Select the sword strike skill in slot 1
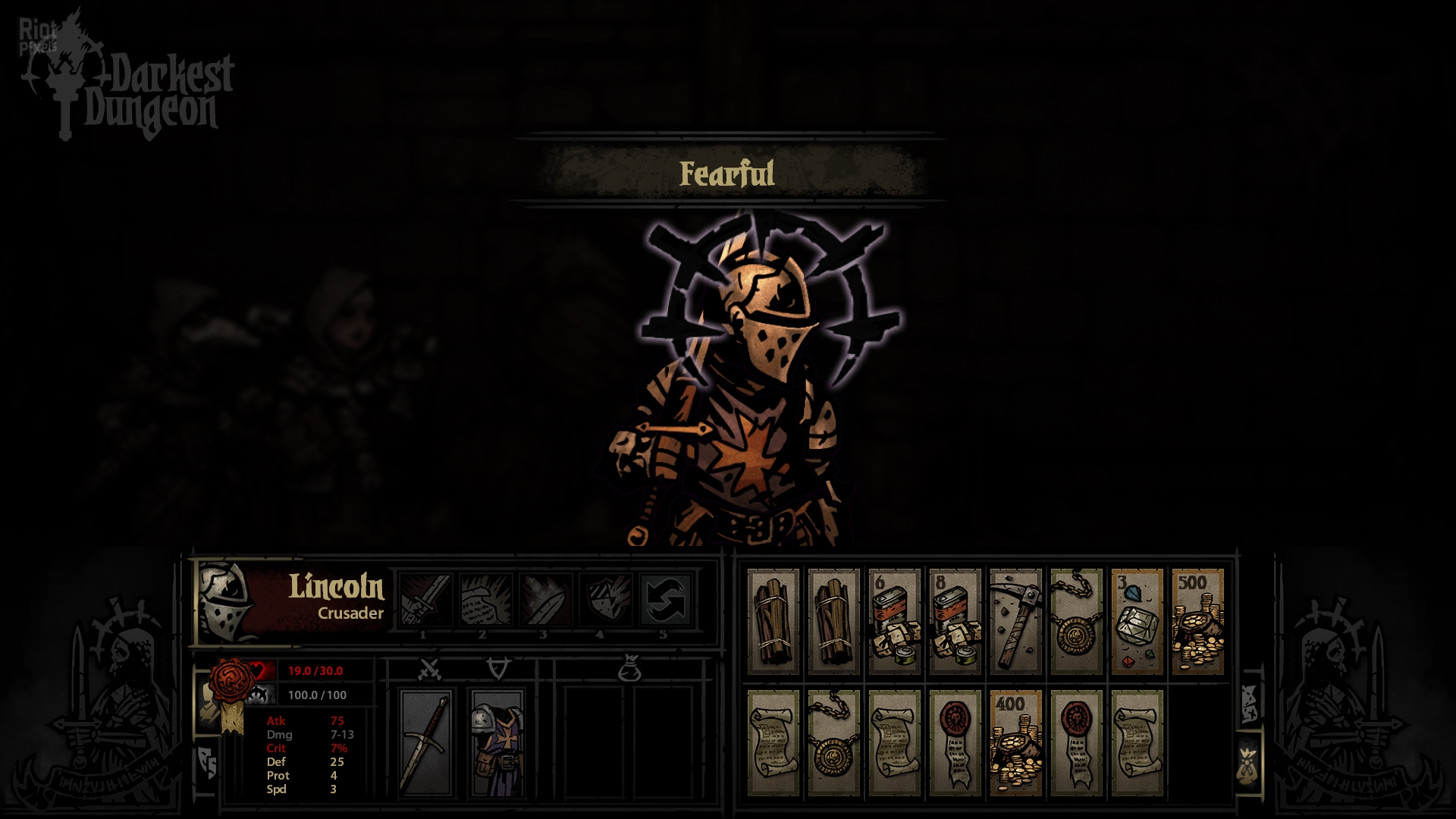The image size is (1456, 819). [426, 599]
